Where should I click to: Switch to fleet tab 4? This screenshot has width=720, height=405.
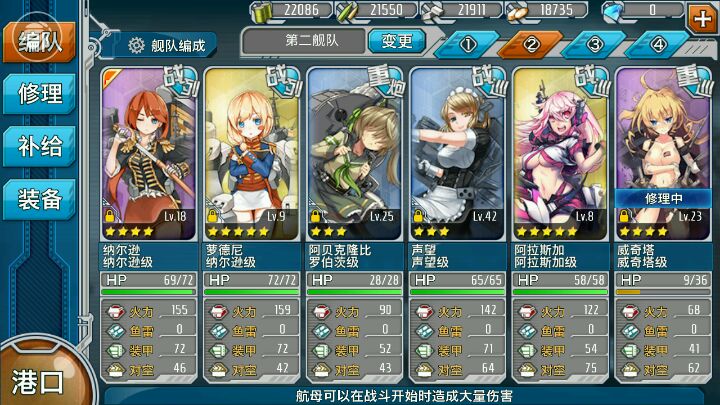pos(657,43)
